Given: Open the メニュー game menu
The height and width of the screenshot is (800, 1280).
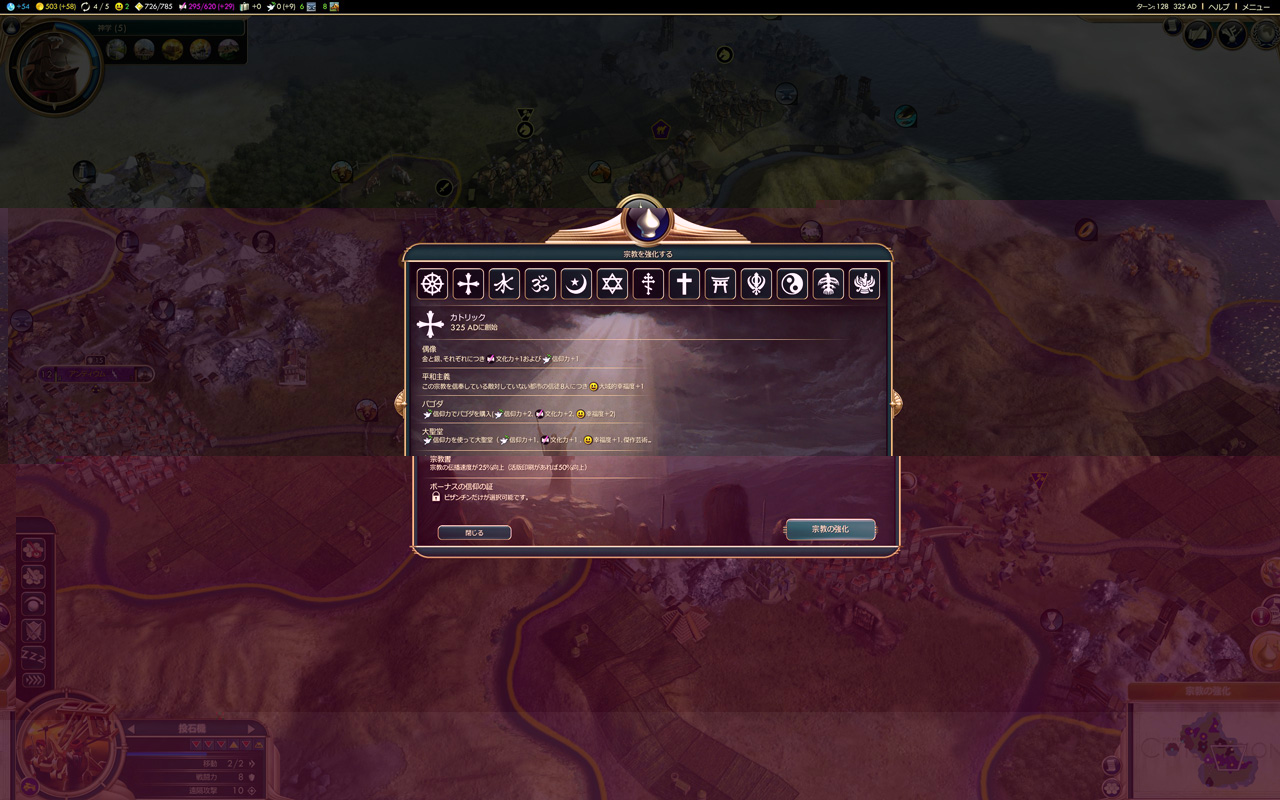Looking at the screenshot, I should click(x=1255, y=7).
